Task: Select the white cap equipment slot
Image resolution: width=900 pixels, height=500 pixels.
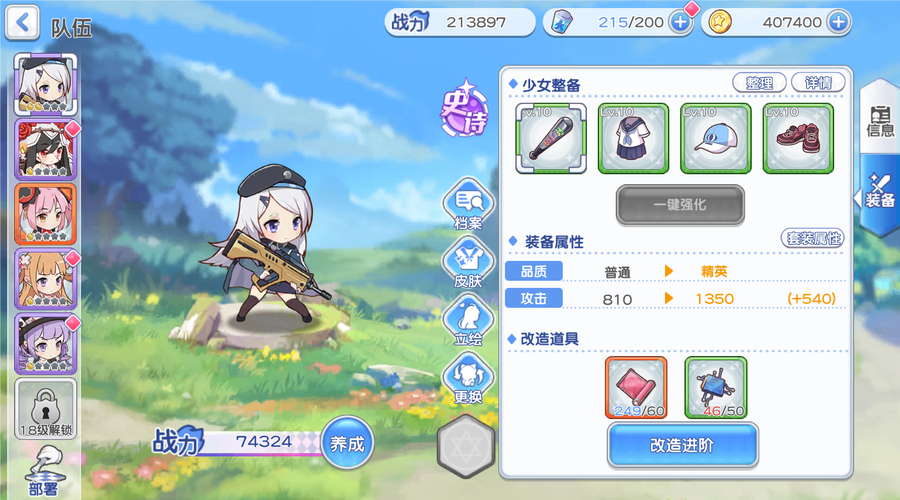Action: coord(715,138)
